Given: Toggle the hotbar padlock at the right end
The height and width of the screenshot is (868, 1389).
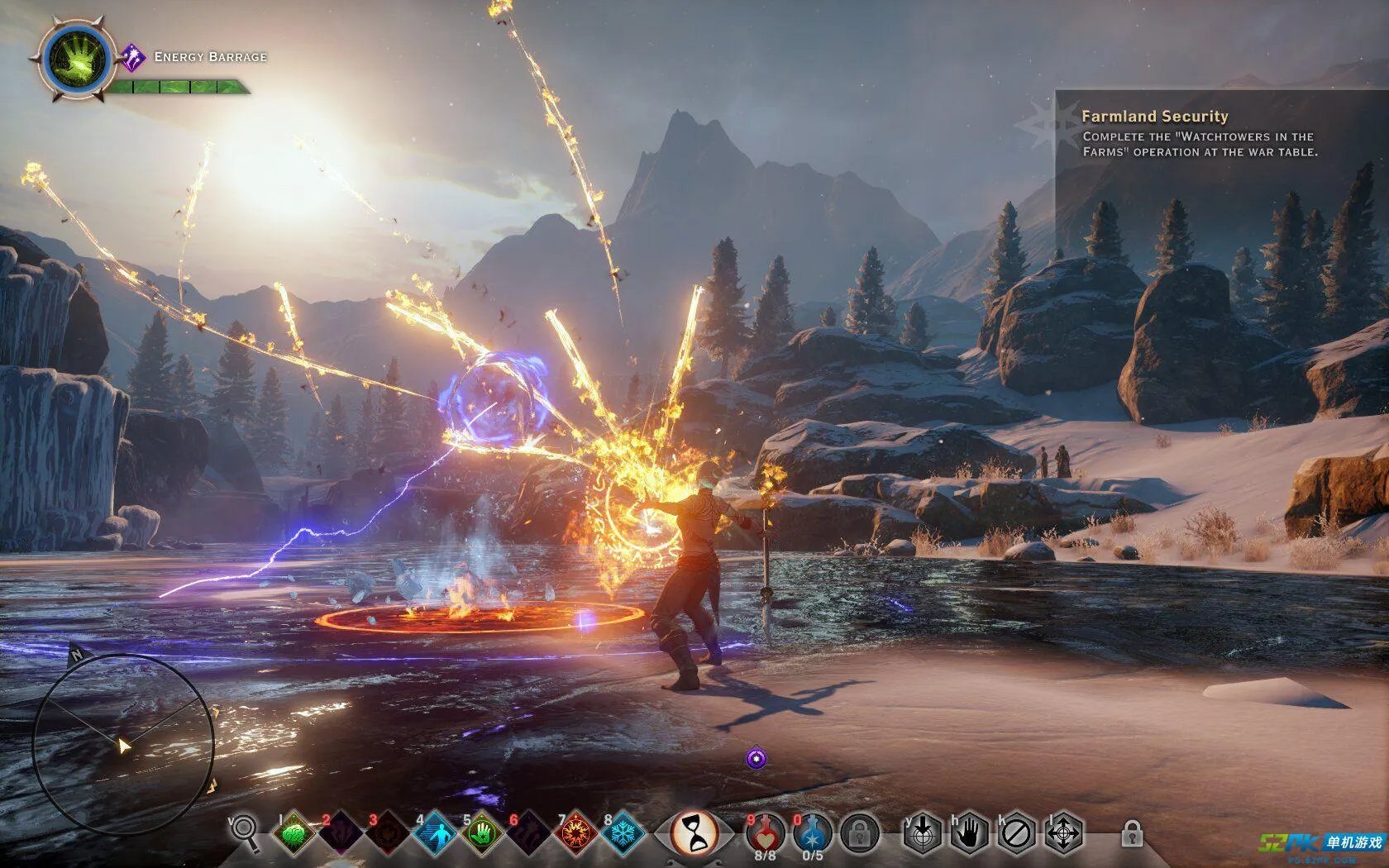Looking at the screenshot, I should (1132, 834).
